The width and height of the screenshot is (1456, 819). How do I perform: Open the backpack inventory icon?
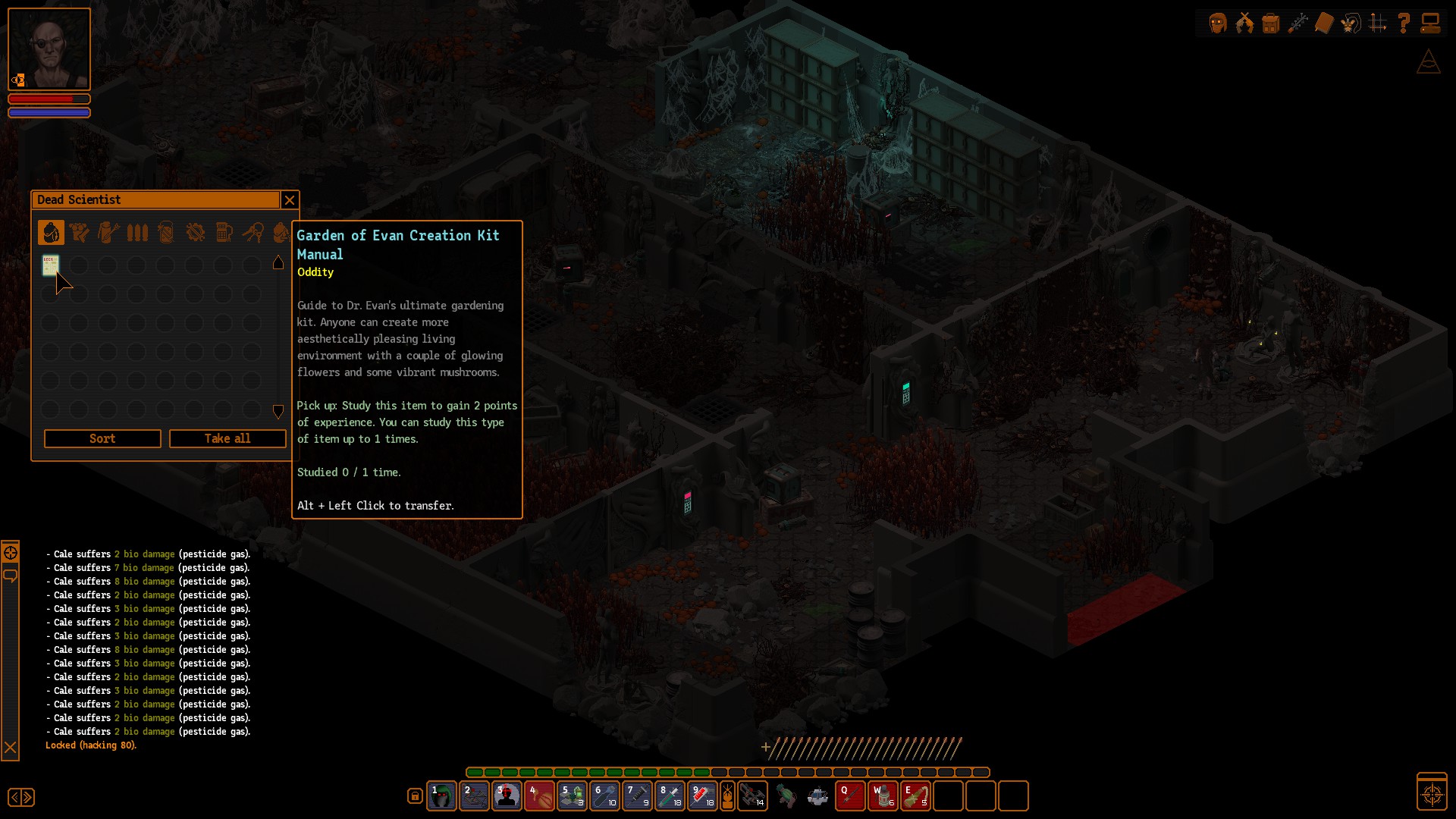click(x=1271, y=24)
